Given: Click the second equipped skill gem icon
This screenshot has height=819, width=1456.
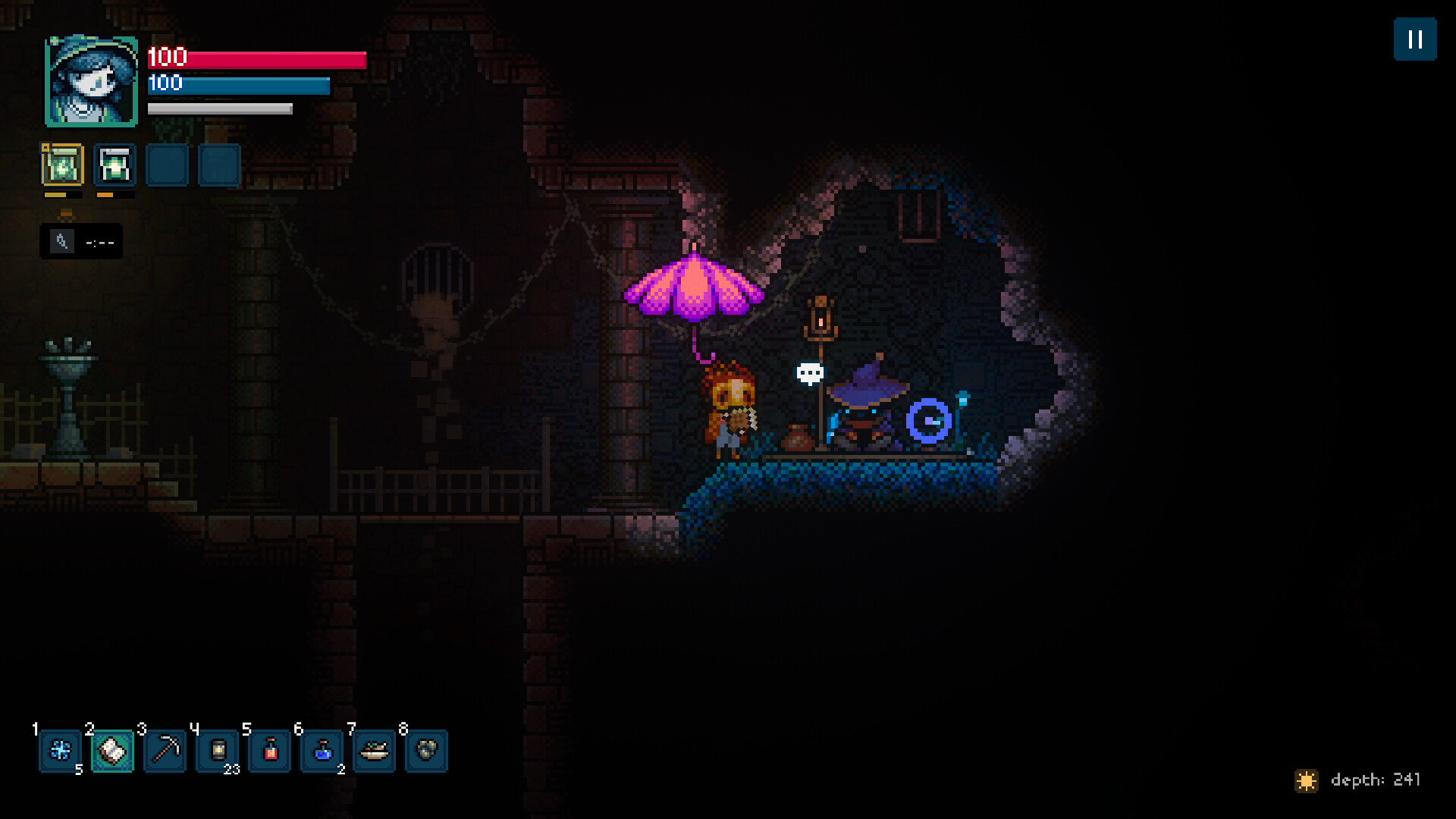Looking at the screenshot, I should (115, 165).
